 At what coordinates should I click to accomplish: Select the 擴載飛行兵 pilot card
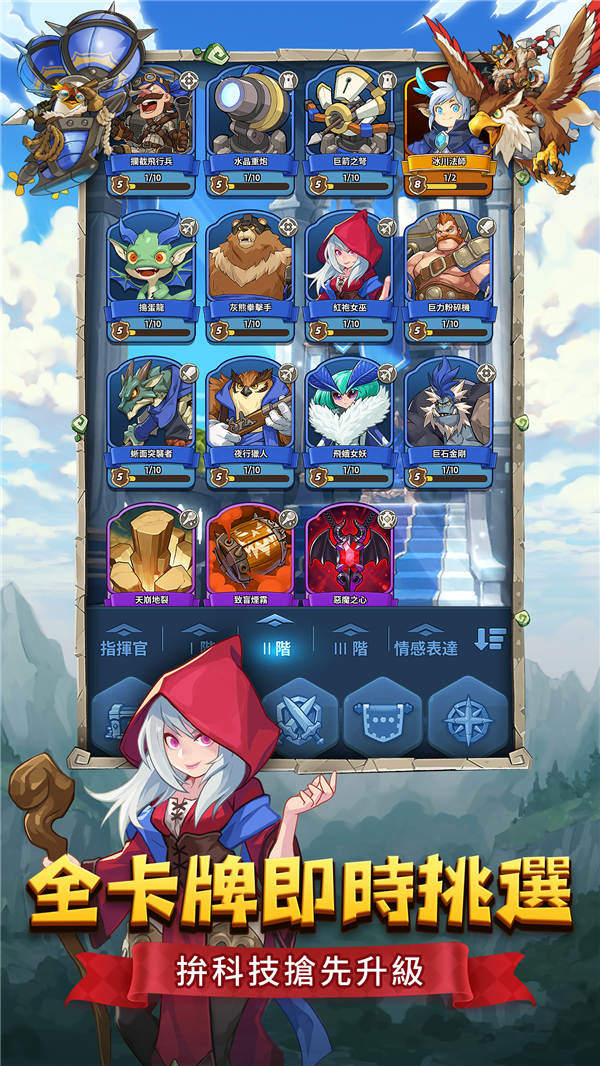[152, 120]
